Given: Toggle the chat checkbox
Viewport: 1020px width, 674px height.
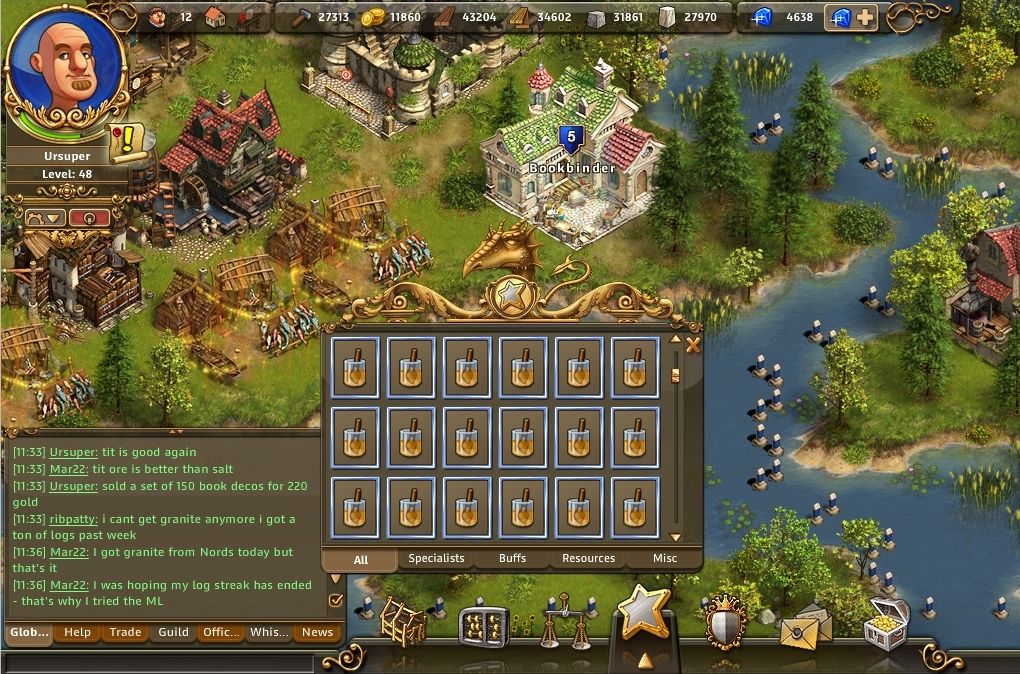Looking at the screenshot, I should [336, 600].
